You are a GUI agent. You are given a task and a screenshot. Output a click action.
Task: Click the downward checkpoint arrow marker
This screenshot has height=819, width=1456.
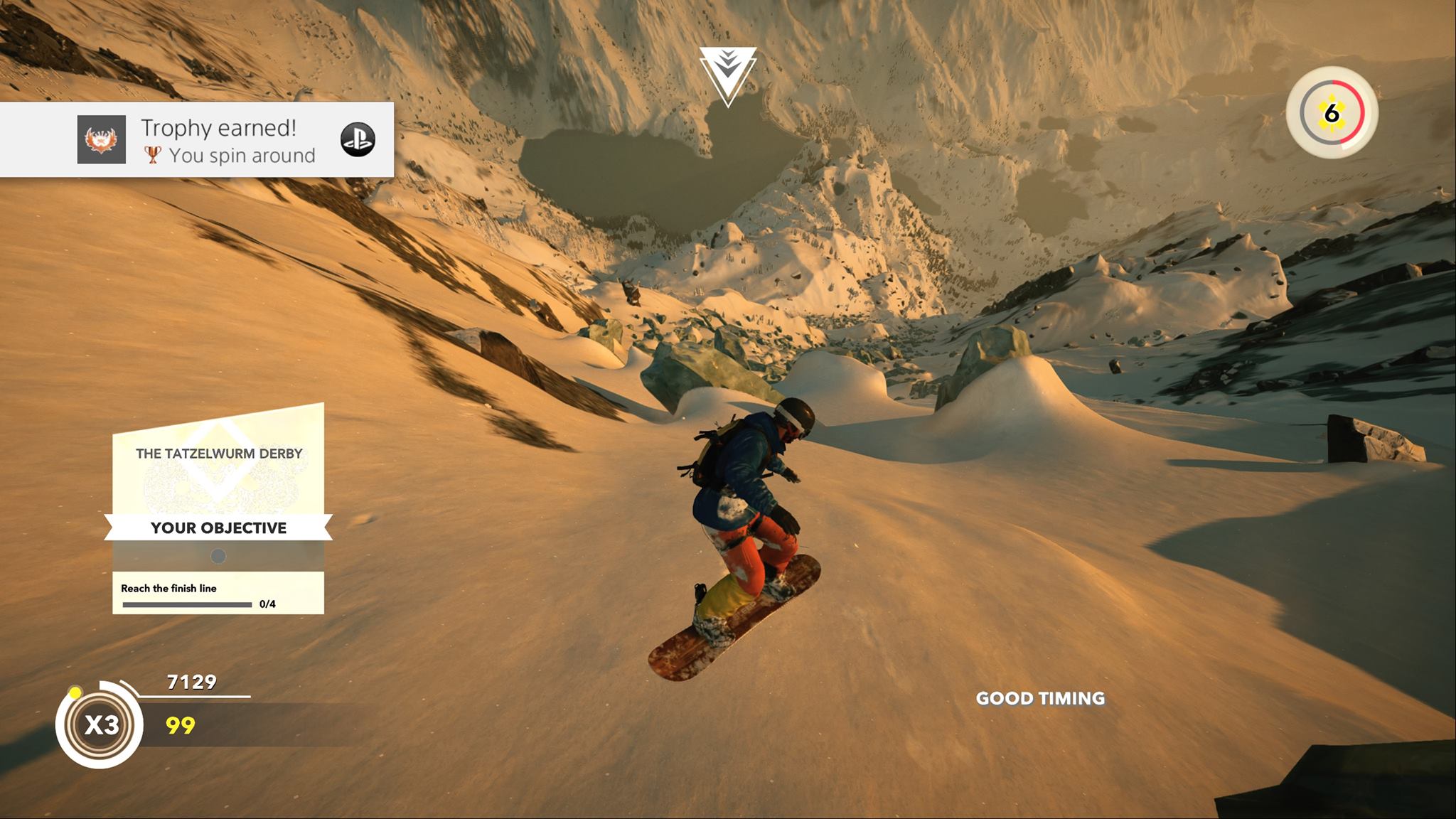727,74
